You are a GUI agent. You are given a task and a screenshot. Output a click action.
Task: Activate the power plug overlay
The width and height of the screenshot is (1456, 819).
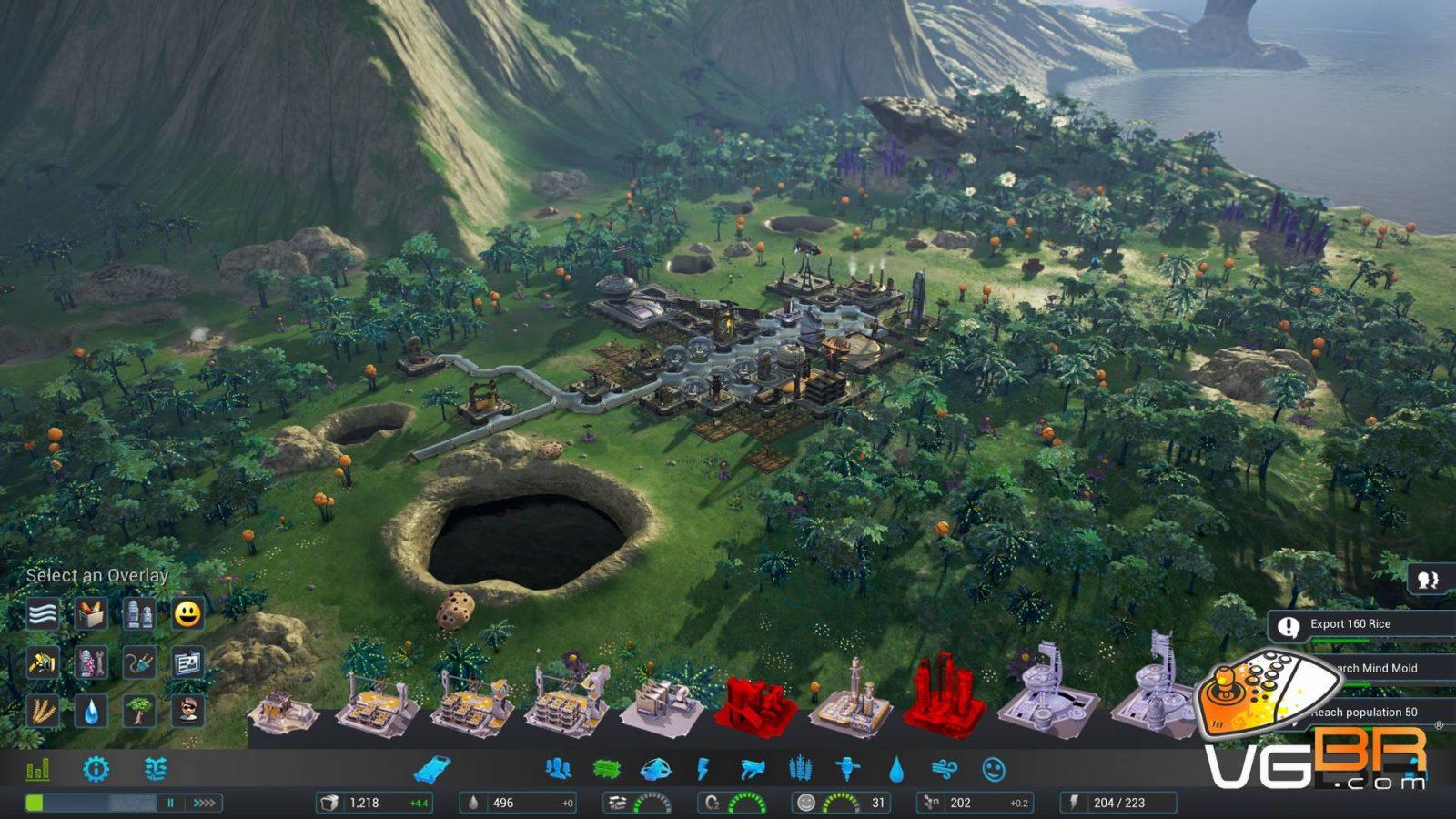click(139, 662)
